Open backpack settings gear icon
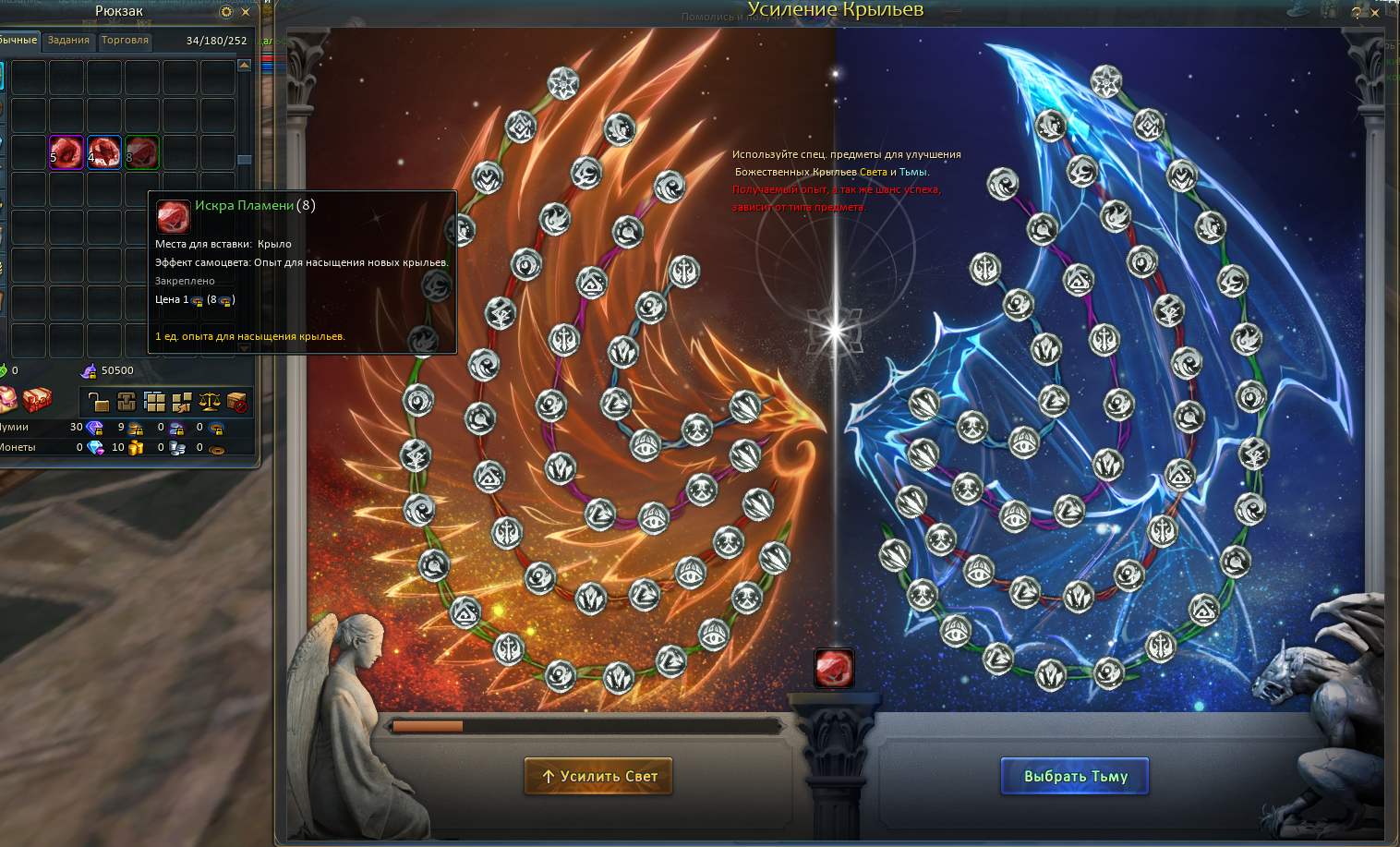The width and height of the screenshot is (1400, 847). coord(226,12)
